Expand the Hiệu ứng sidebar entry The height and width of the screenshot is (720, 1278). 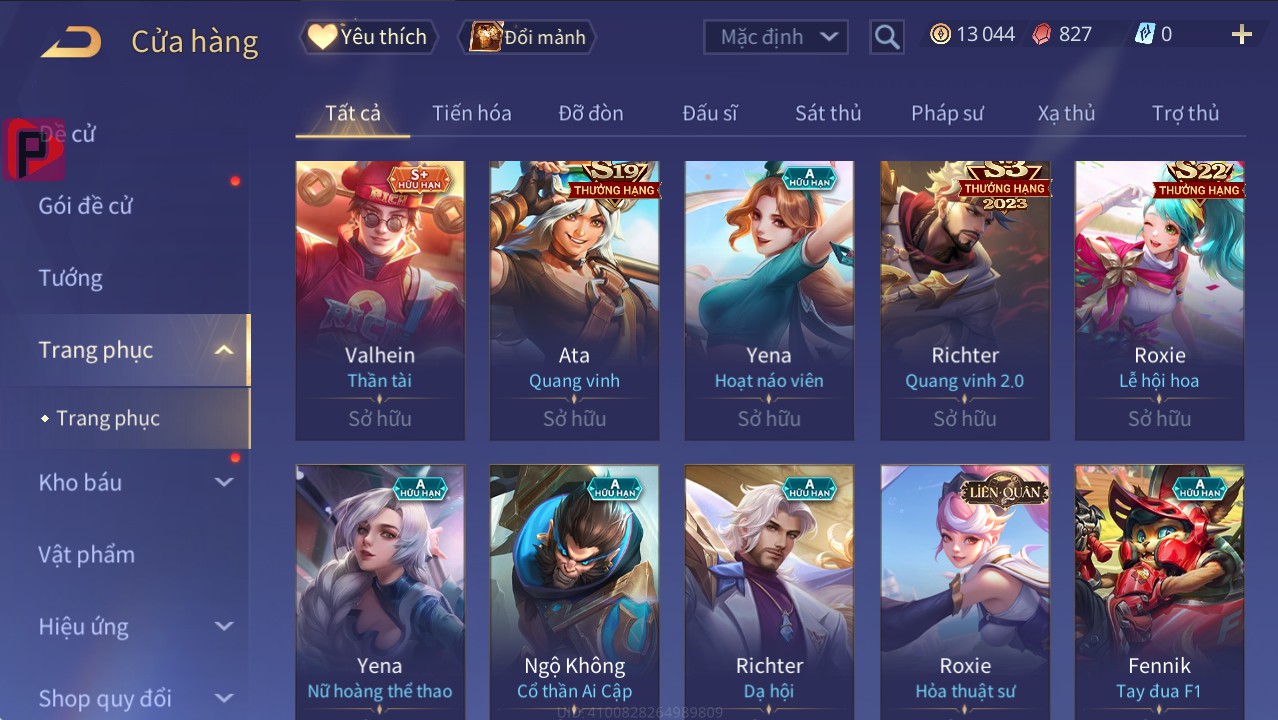tap(135, 627)
